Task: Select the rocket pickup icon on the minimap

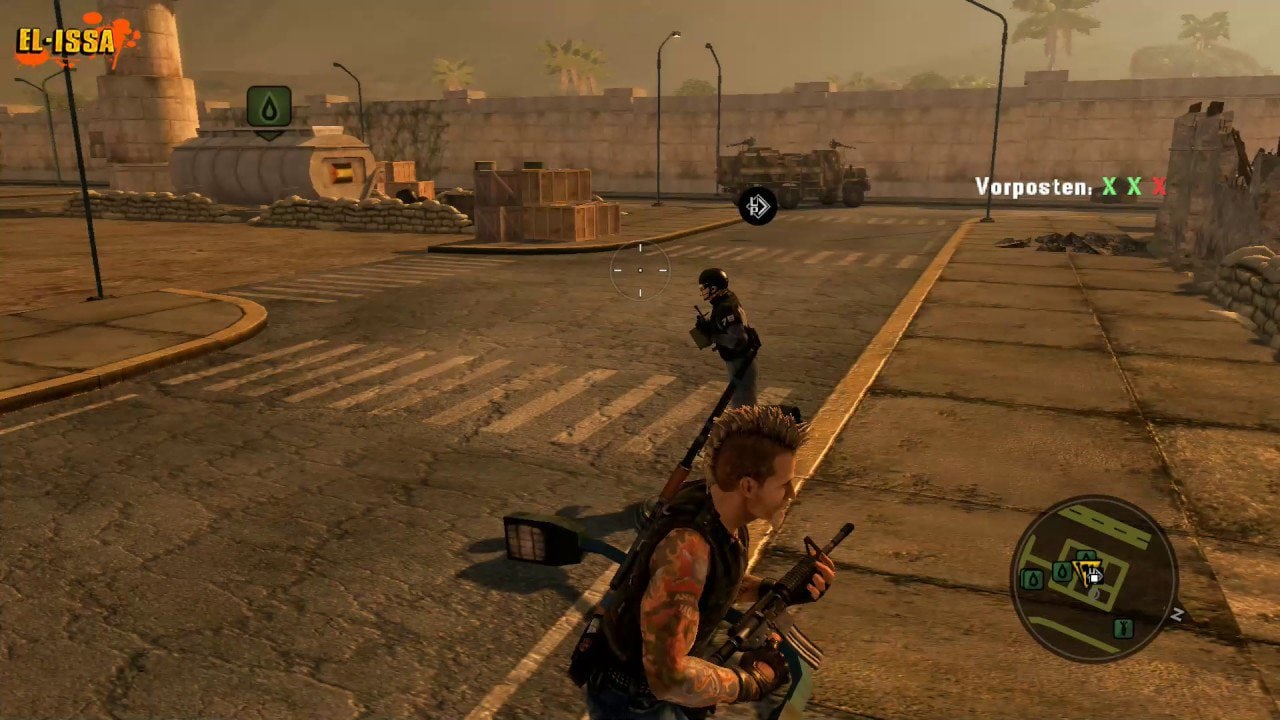Action: point(1124,628)
